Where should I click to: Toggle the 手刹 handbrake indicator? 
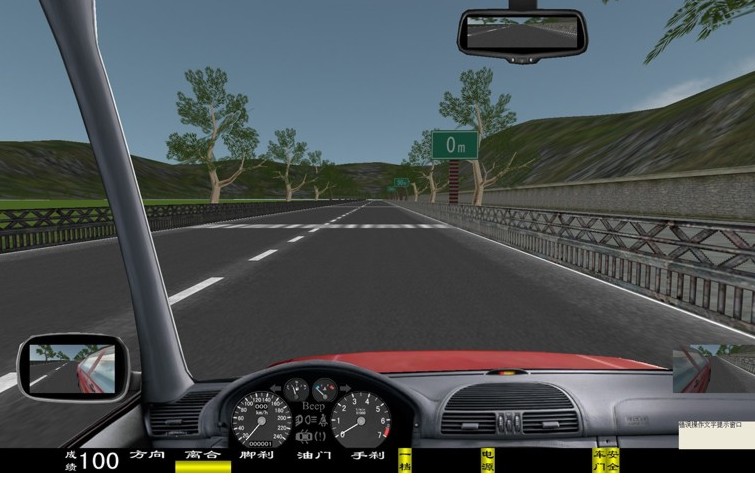point(367,456)
